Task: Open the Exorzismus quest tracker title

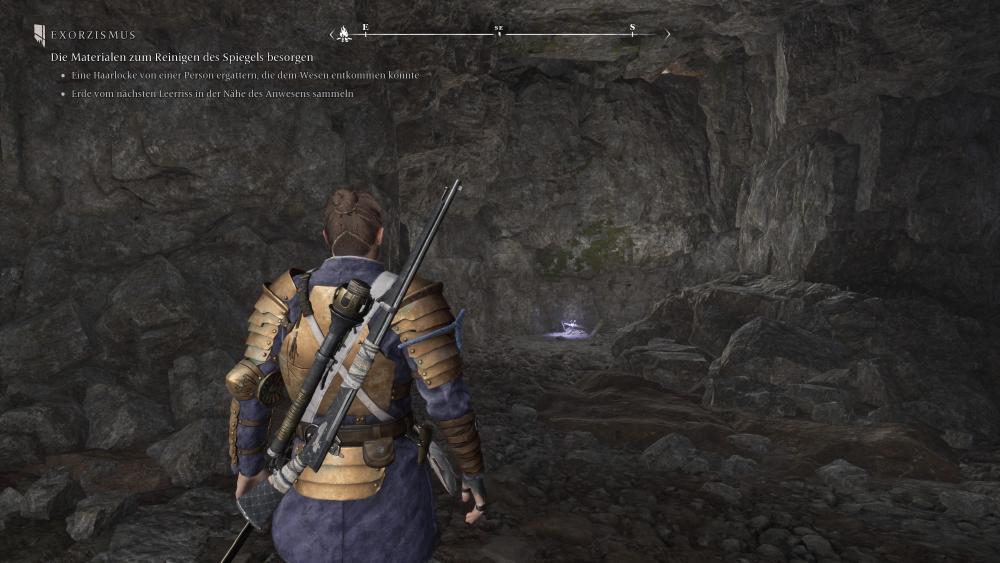Action: pyautogui.click(x=93, y=35)
